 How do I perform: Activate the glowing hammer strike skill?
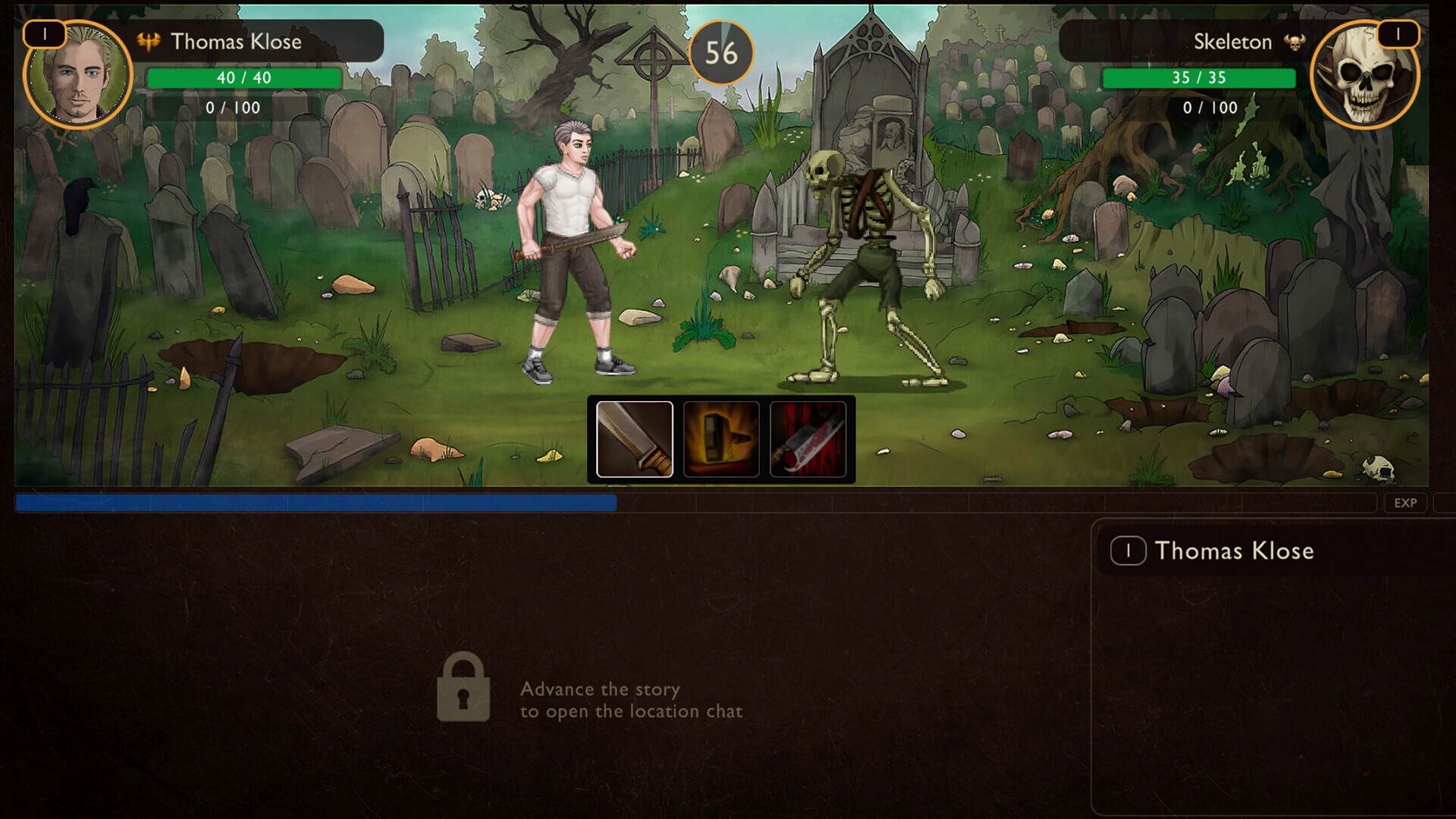(721, 439)
